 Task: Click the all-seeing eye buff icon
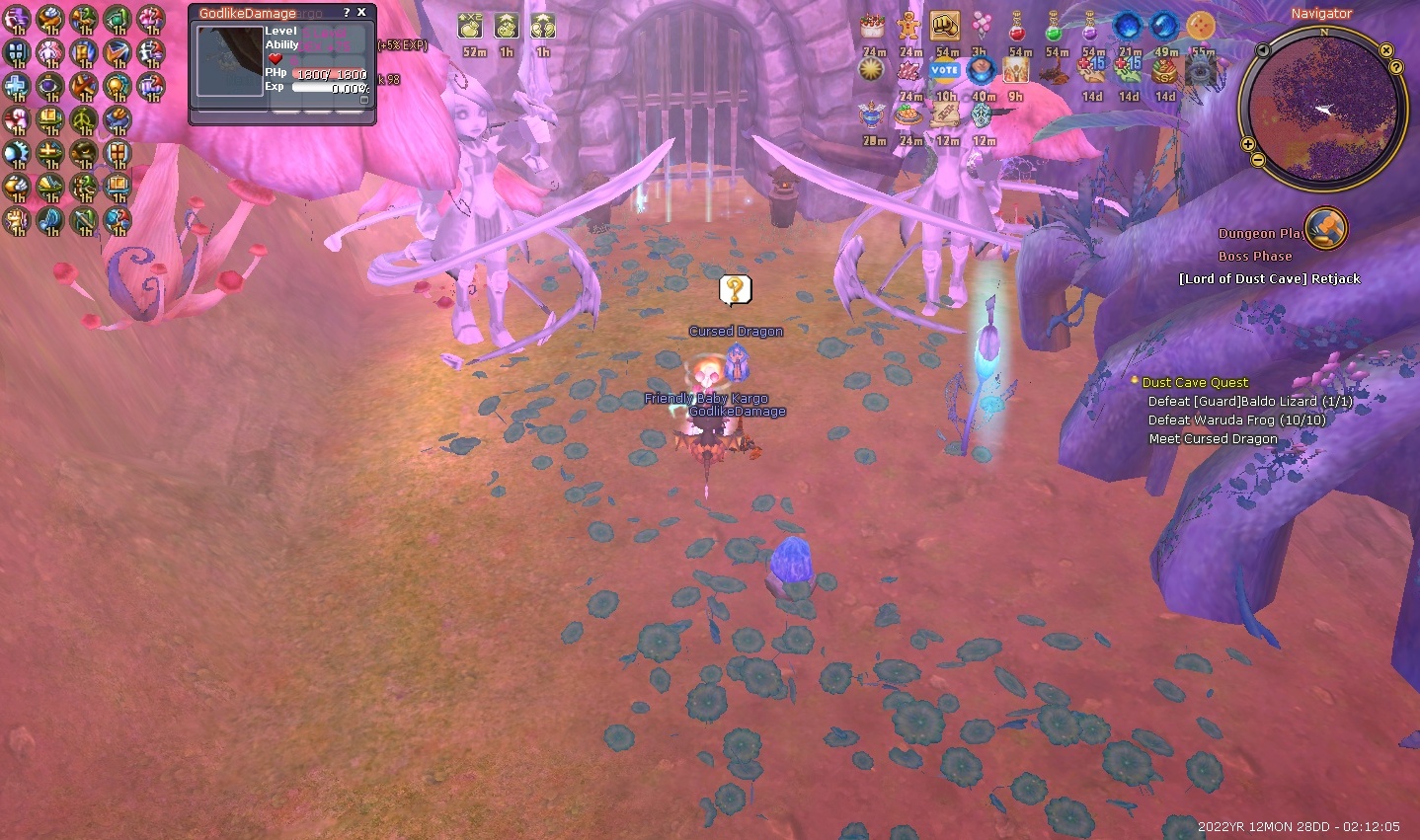(1201, 70)
